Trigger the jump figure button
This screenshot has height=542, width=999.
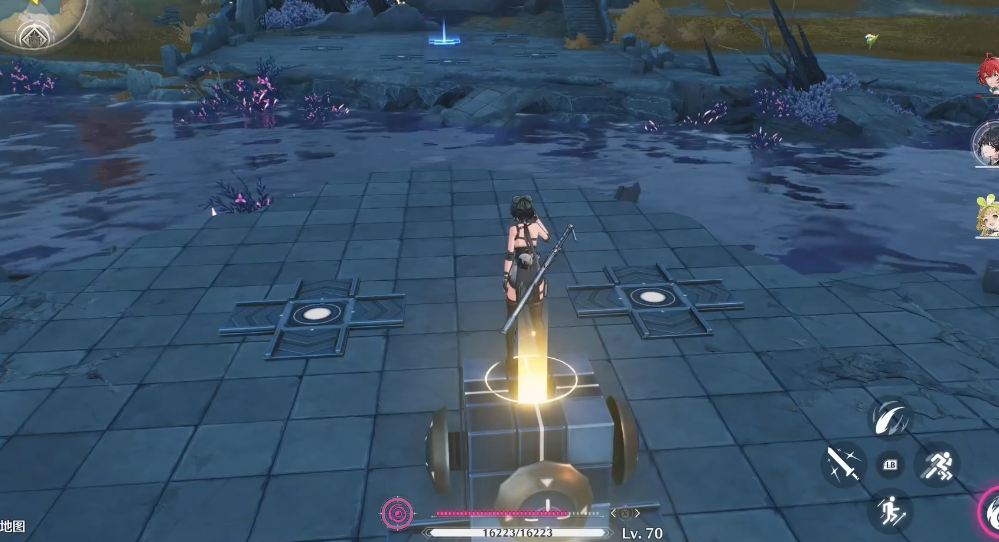889,512
